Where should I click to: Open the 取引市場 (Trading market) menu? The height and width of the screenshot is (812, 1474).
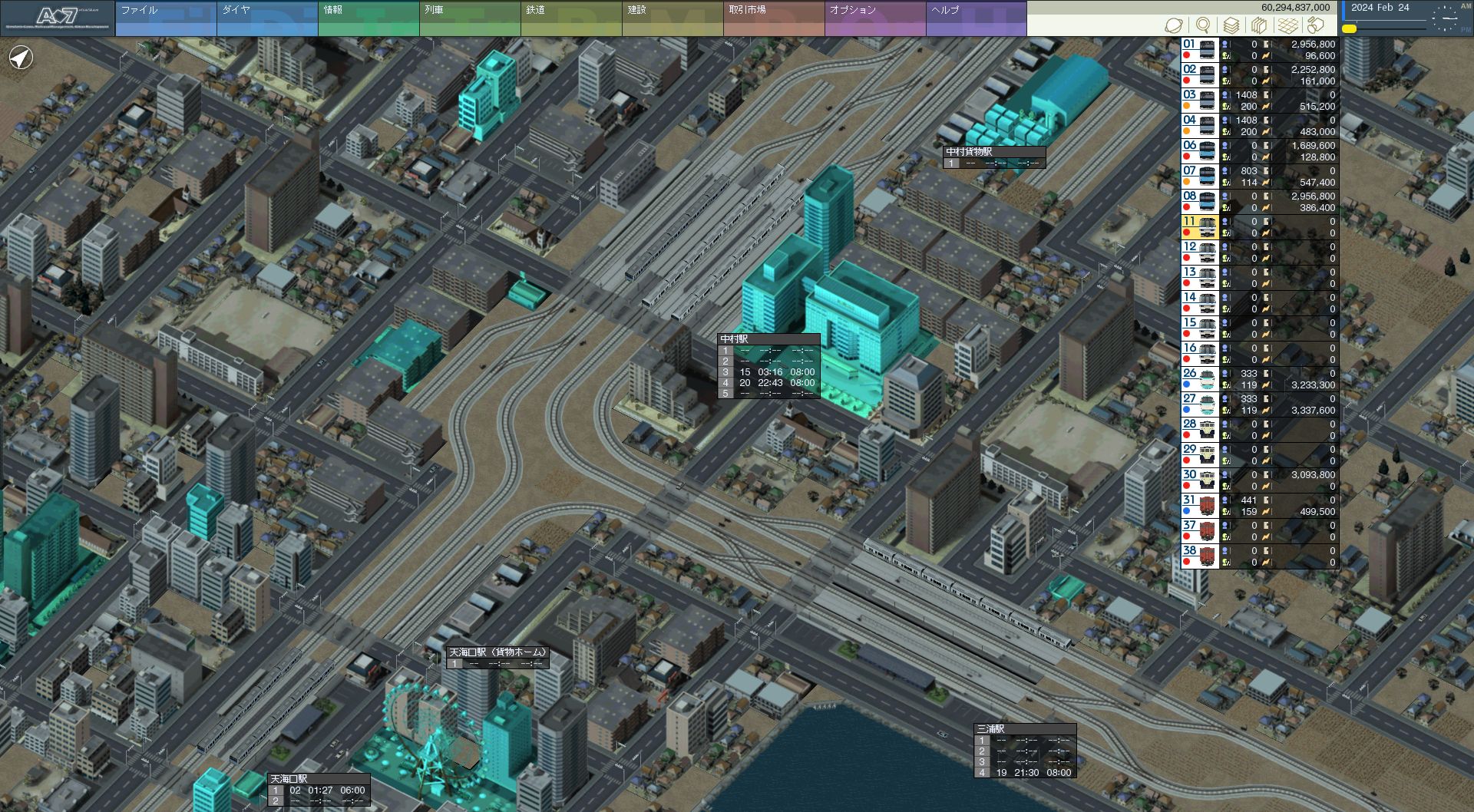774,18
